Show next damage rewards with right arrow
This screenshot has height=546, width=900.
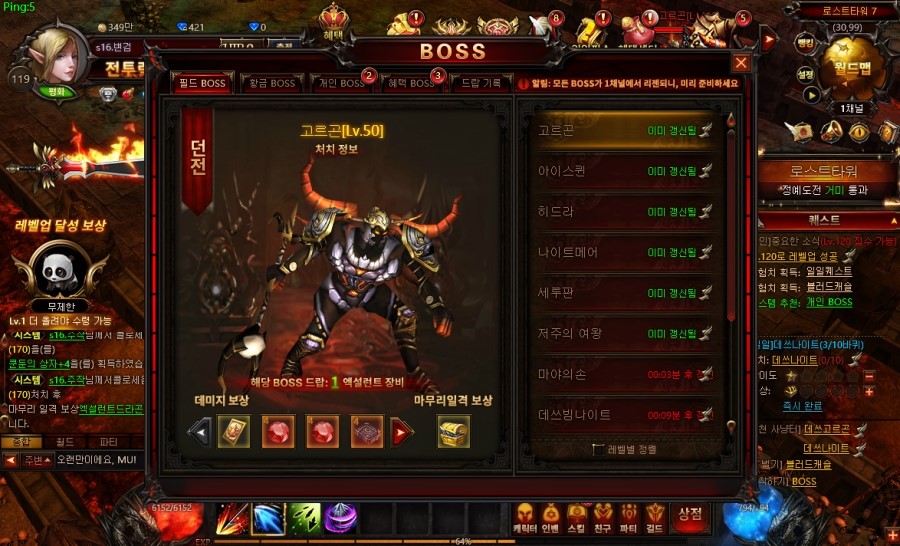pos(402,432)
